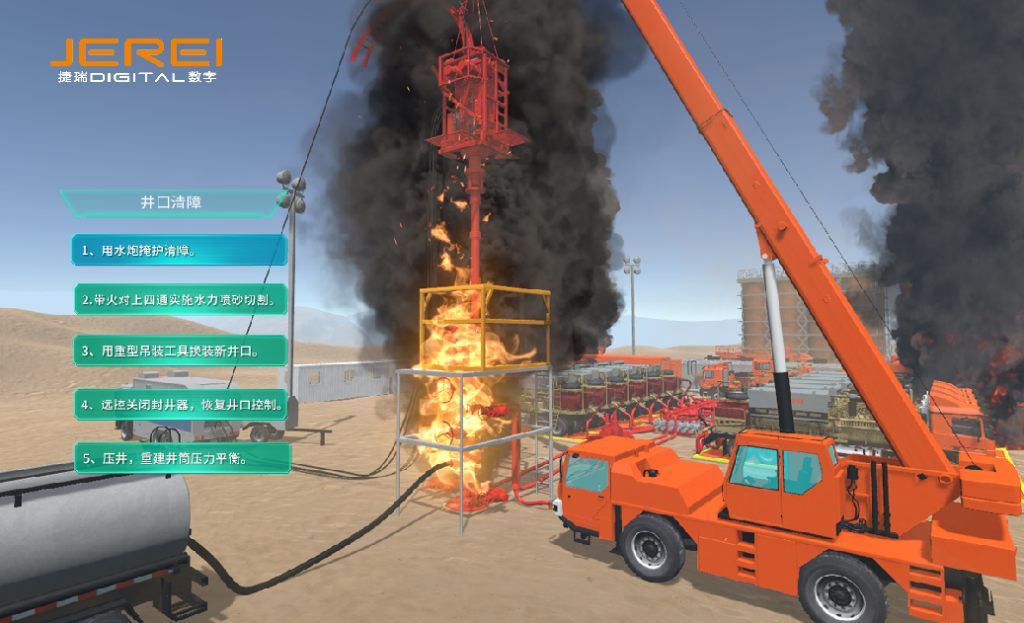
Task: Choose step 2 带火水力喷砂切割
Action: [x=181, y=299]
